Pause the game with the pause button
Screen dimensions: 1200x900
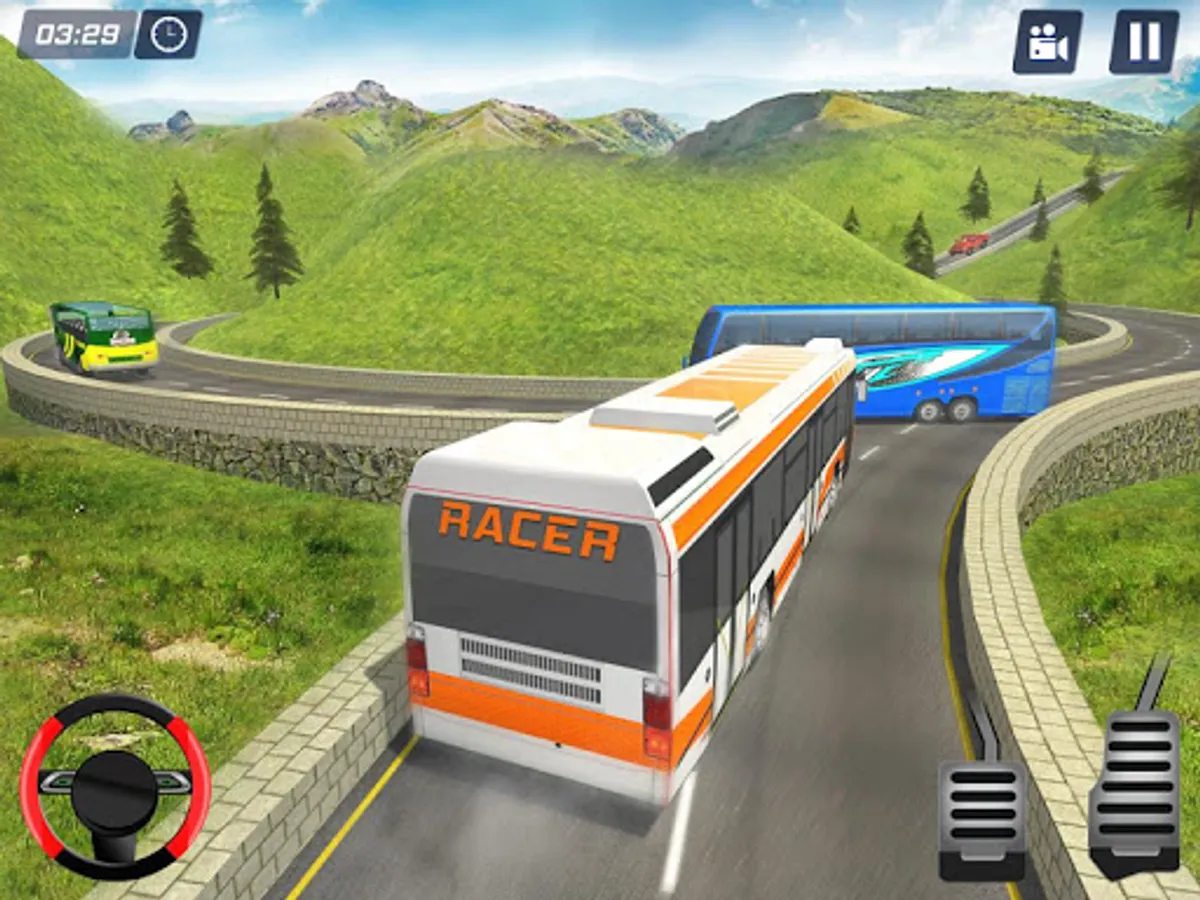tap(1144, 42)
